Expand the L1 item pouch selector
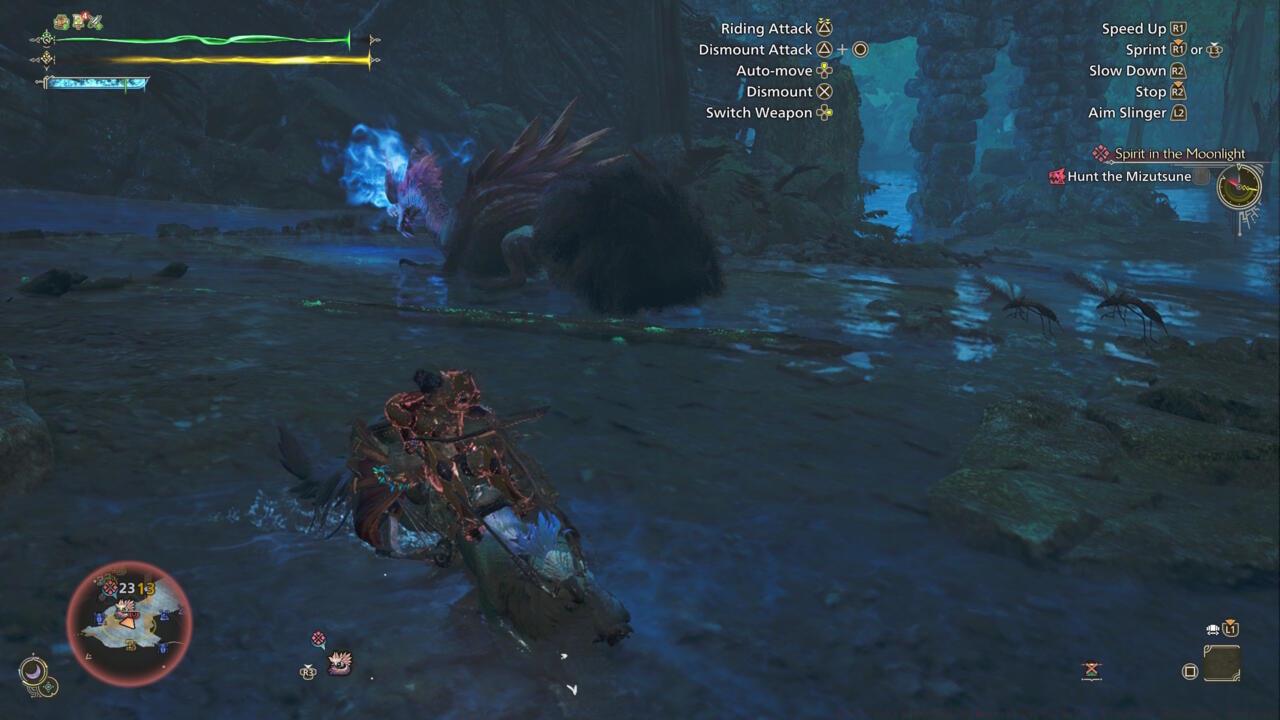This screenshot has height=720, width=1280. click(1232, 628)
